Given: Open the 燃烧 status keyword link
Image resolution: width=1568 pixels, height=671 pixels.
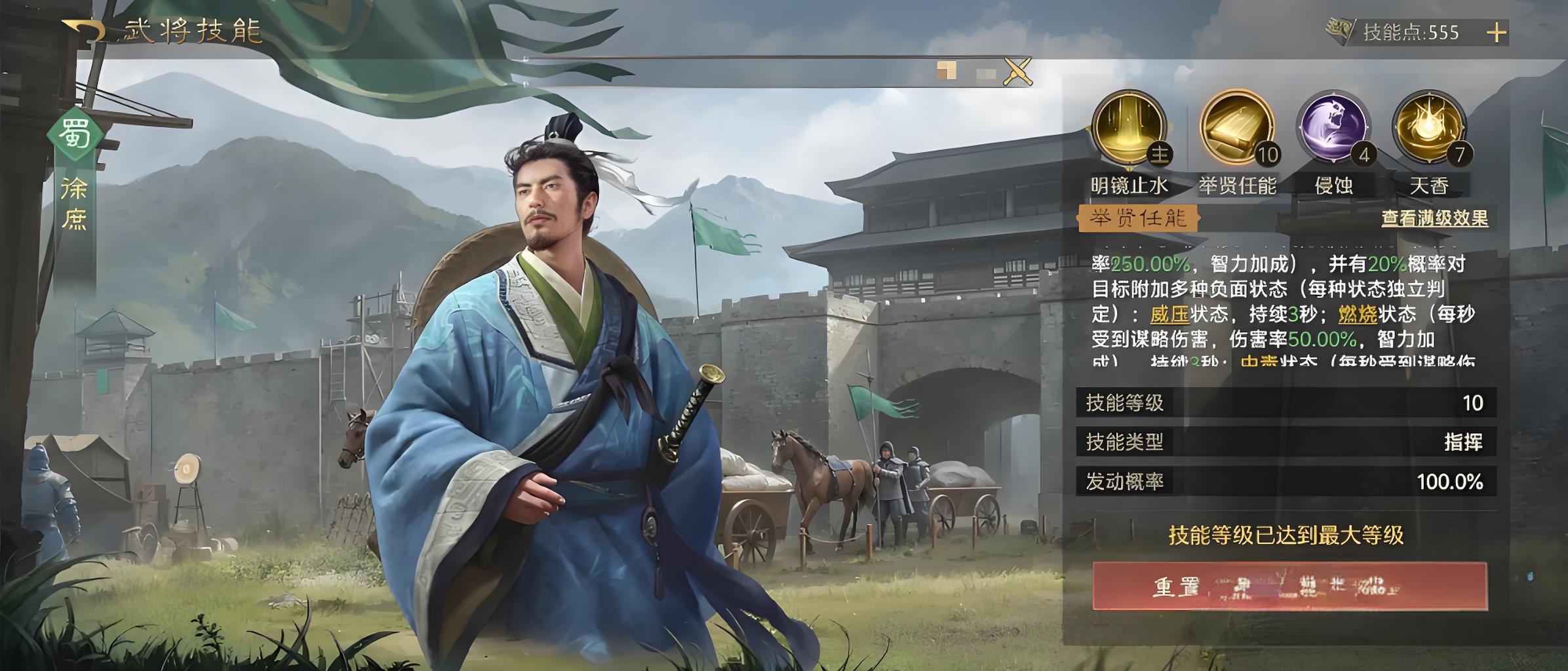Looking at the screenshot, I should pos(1358,315).
